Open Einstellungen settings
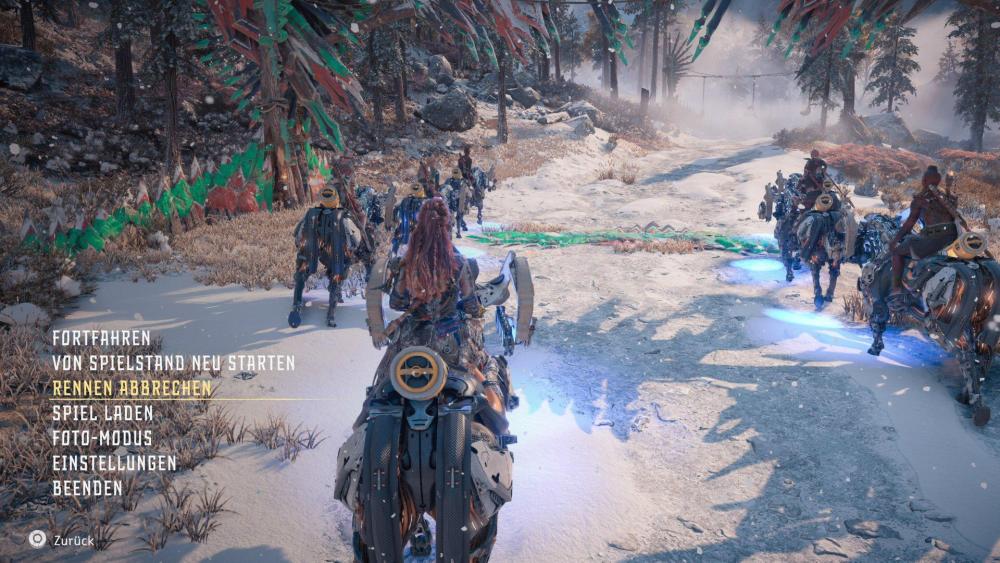Image resolution: width=1000 pixels, height=563 pixels. [x=114, y=463]
